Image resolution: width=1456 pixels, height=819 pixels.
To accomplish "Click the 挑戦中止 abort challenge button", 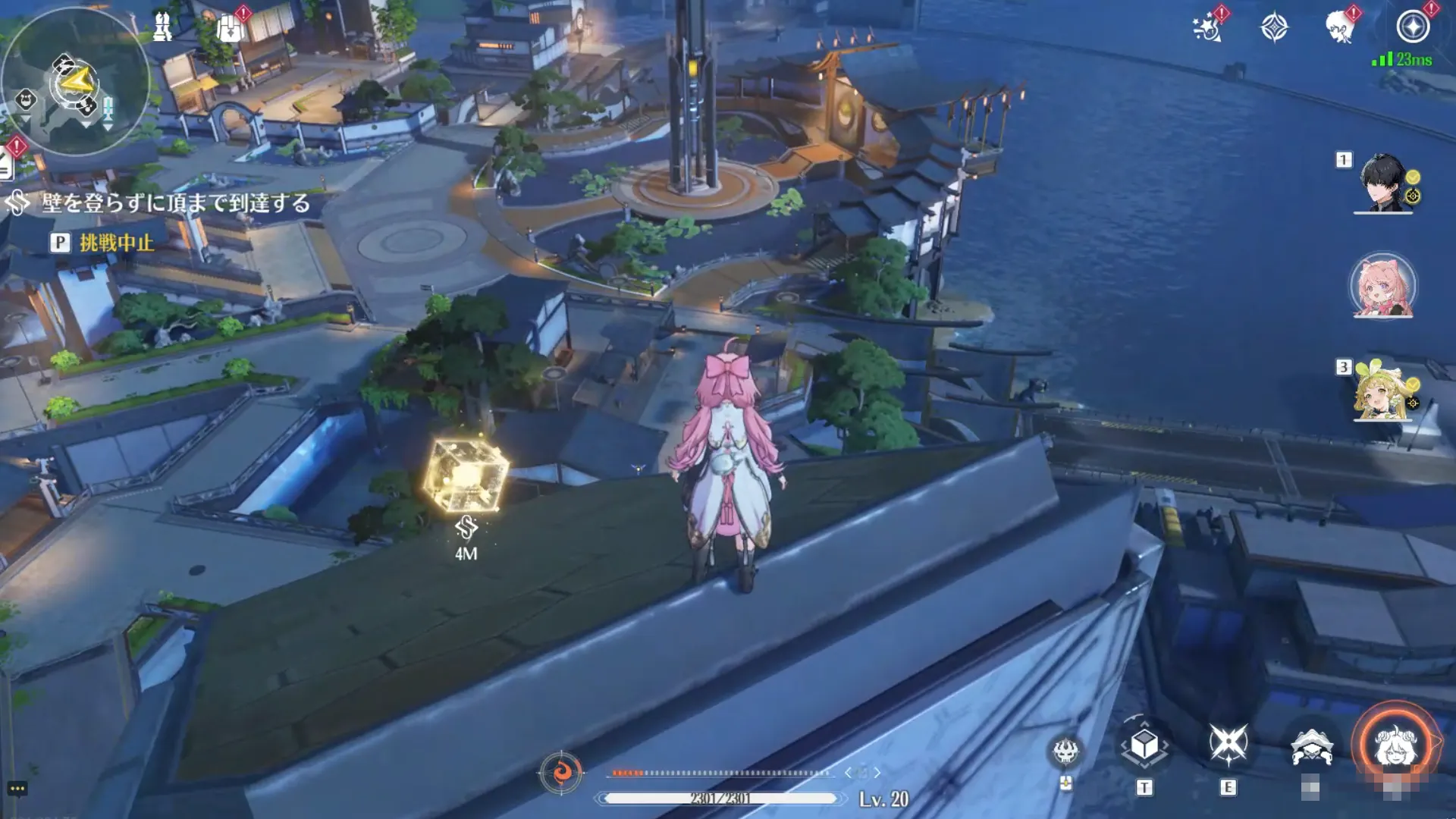I will pyautogui.click(x=116, y=243).
